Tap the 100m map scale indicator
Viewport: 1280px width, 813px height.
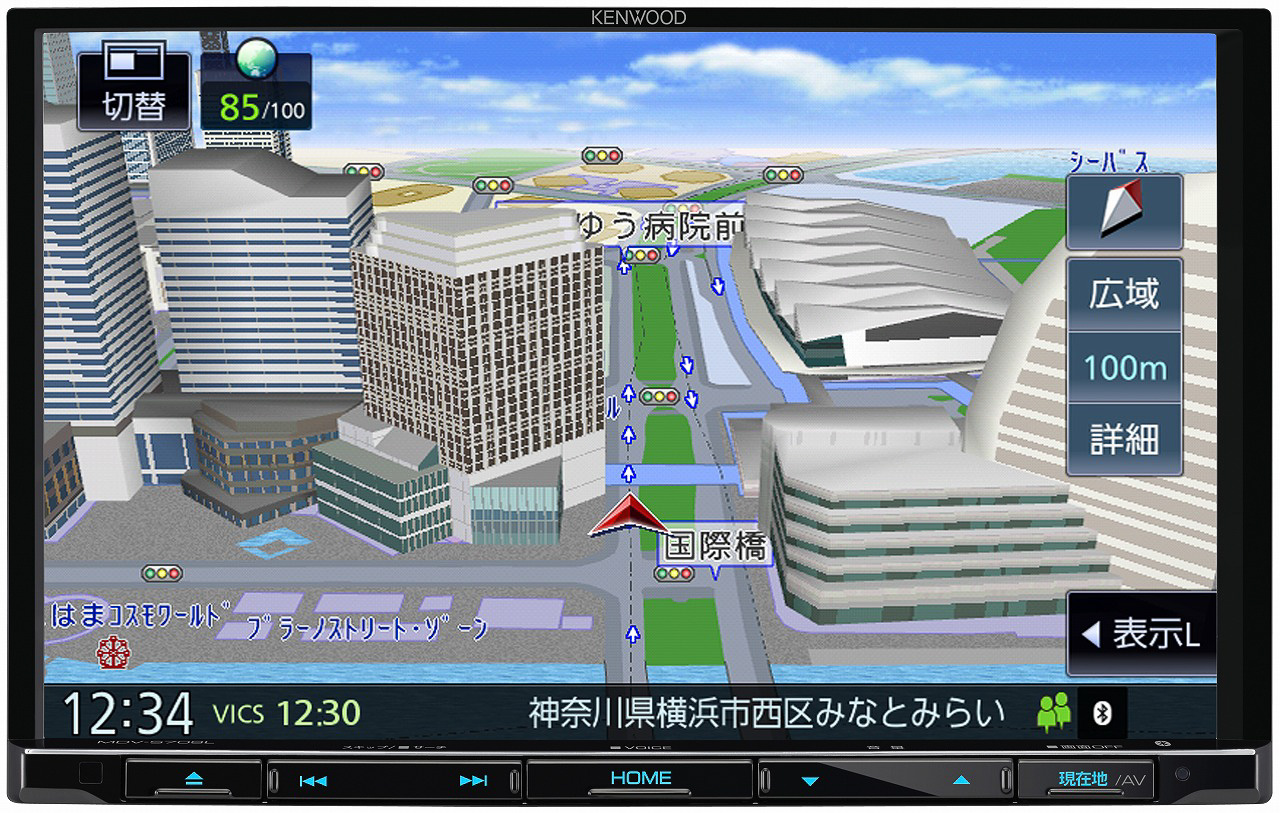tap(1124, 367)
